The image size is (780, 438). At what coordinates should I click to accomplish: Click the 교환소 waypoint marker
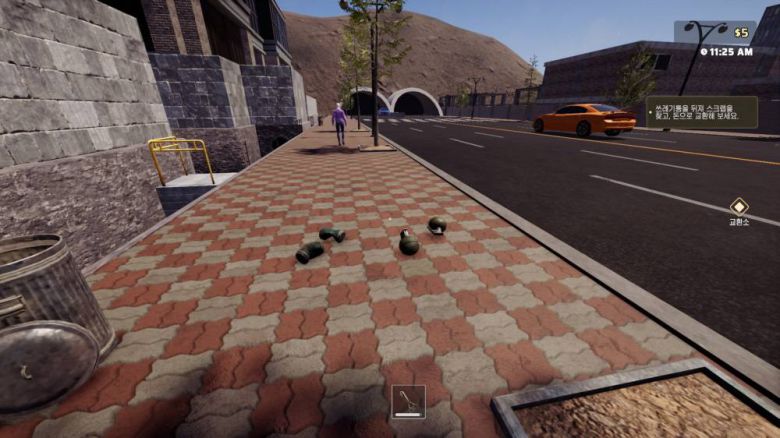738,206
